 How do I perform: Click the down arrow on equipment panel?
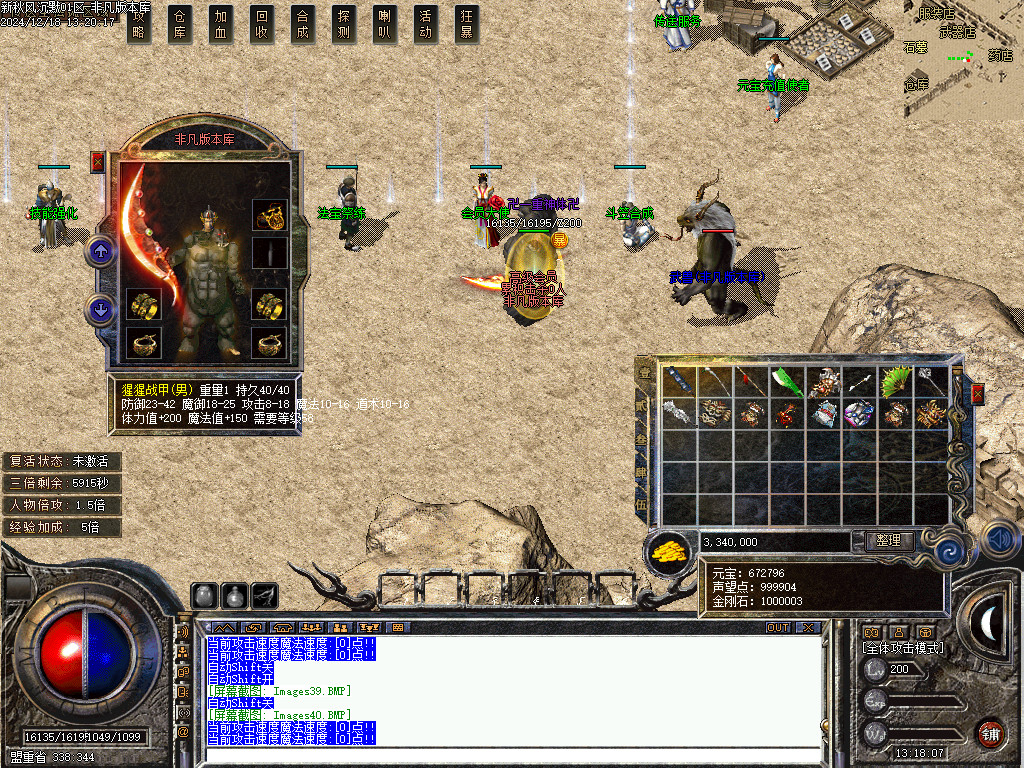(100, 310)
